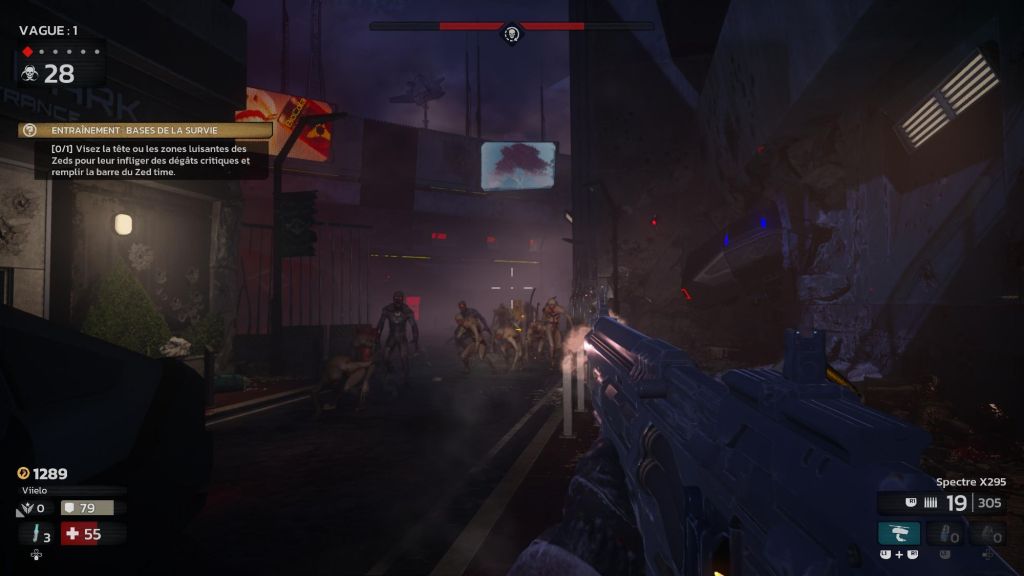1024x576 pixels.
Task: Click the question mark icon on objective banner
Action: [30, 130]
